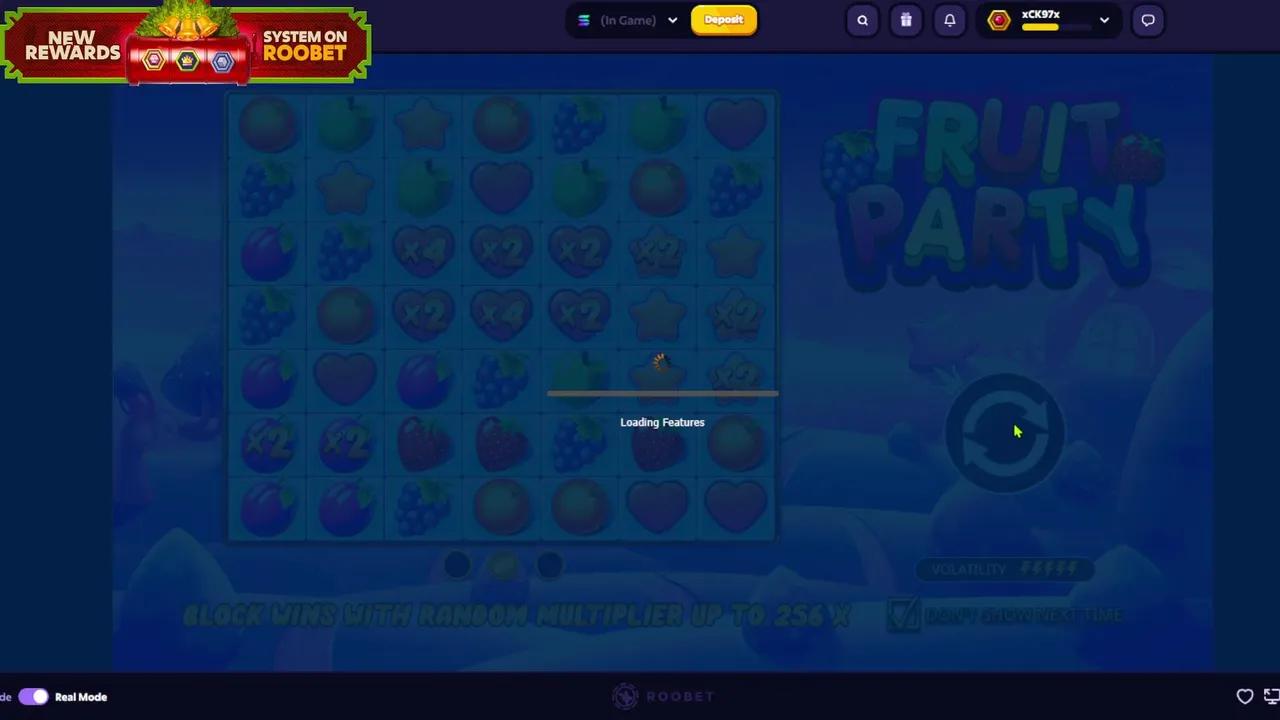Click the heart favorite icon bottom right
This screenshot has width=1280, height=720.
(x=1245, y=696)
